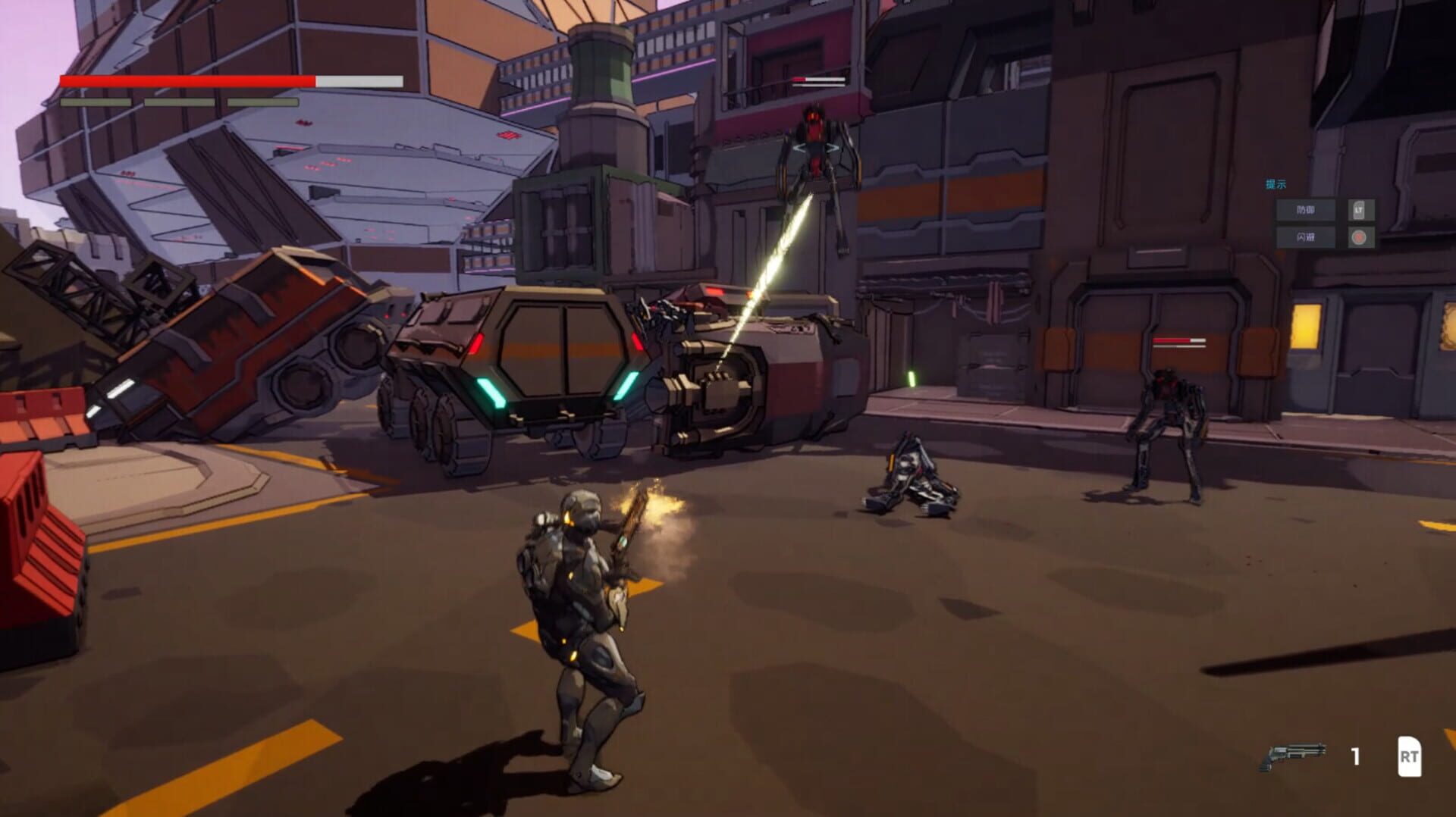
Task: Toggle the 防御 defend hint entry
Action: [1304, 211]
